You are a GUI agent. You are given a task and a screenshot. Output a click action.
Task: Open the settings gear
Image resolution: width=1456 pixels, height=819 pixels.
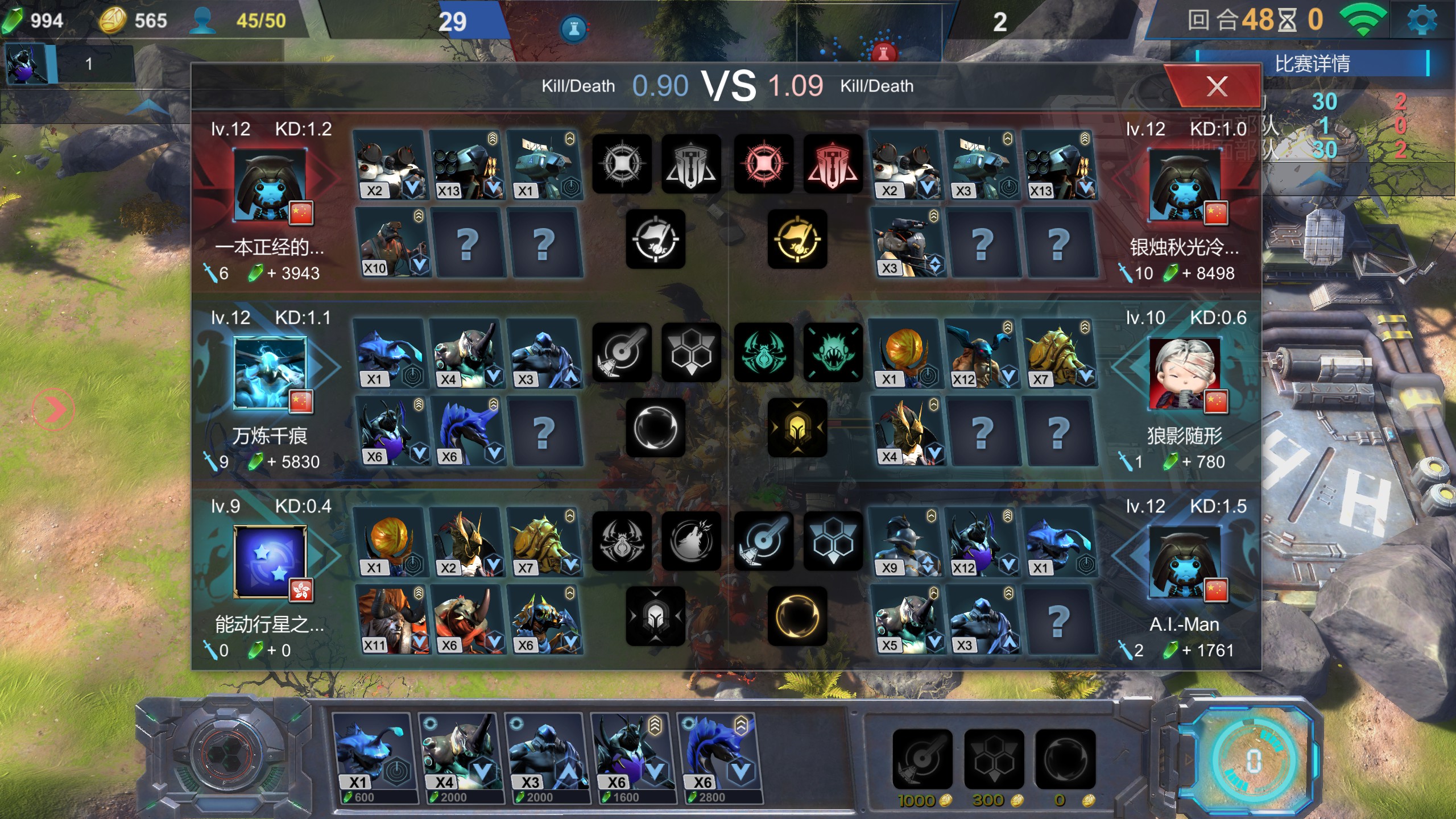[1421, 21]
